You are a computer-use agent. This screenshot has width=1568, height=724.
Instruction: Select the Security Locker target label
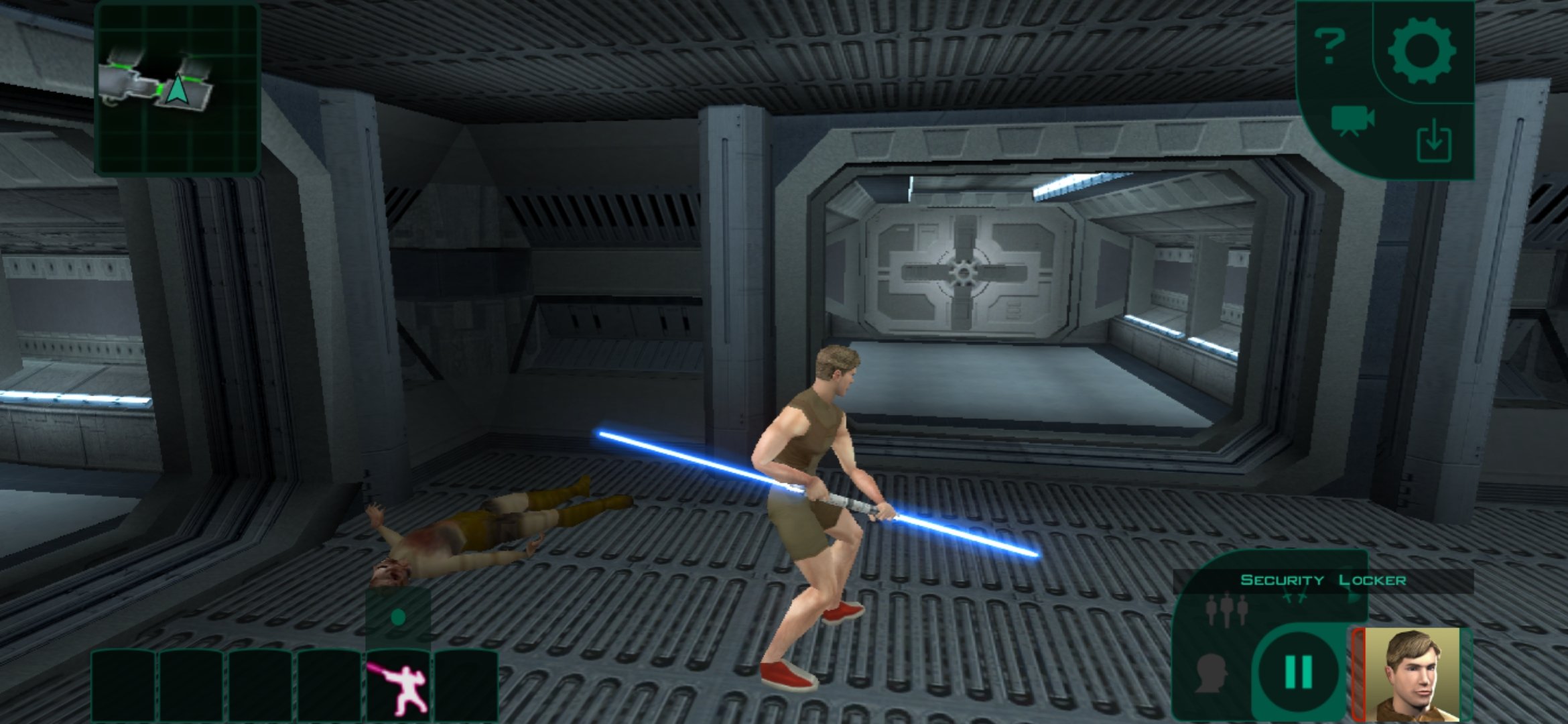[1323, 581]
